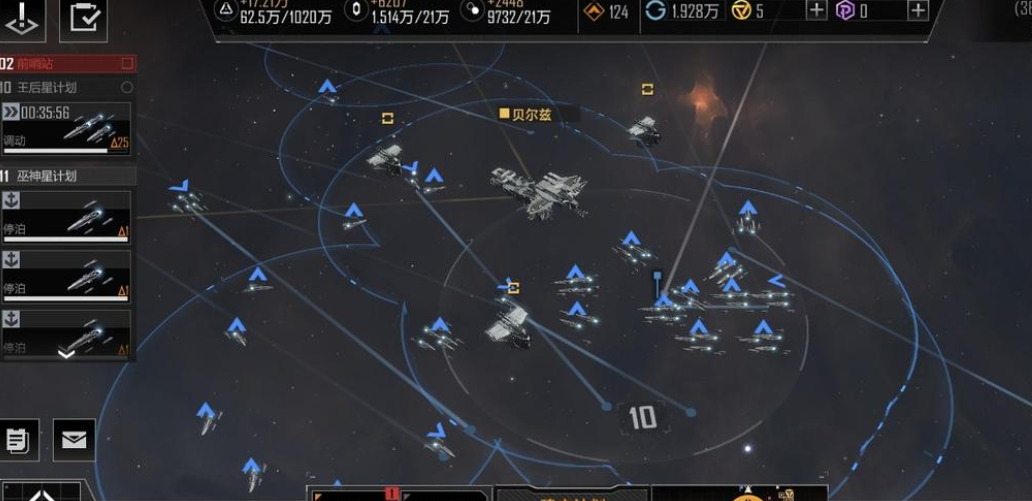Open the 调动 fleet card with the timer

tap(66, 126)
